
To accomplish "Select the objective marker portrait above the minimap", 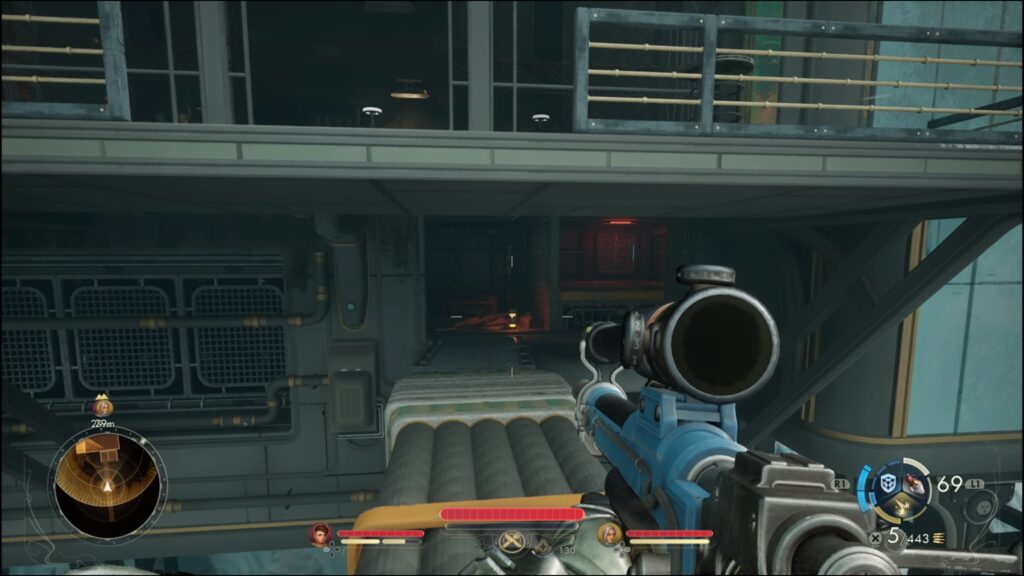I will pos(101,406).
